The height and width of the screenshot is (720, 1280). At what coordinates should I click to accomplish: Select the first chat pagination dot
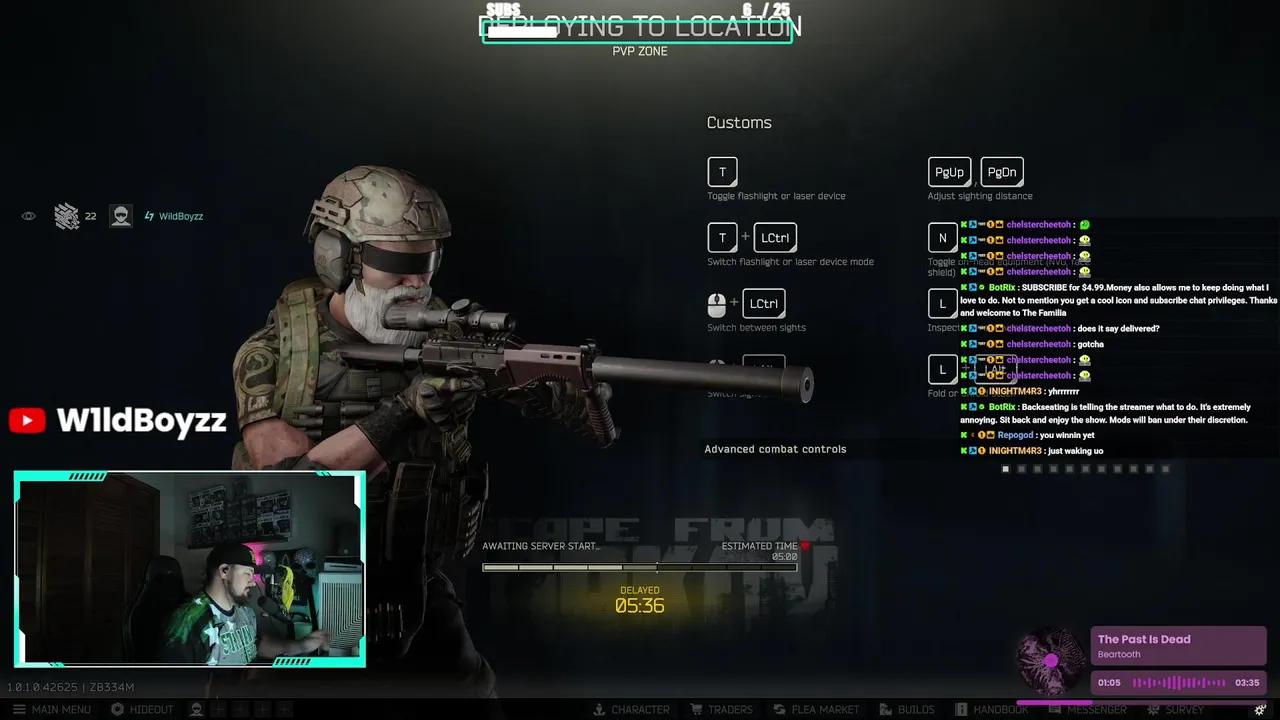(1006, 468)
